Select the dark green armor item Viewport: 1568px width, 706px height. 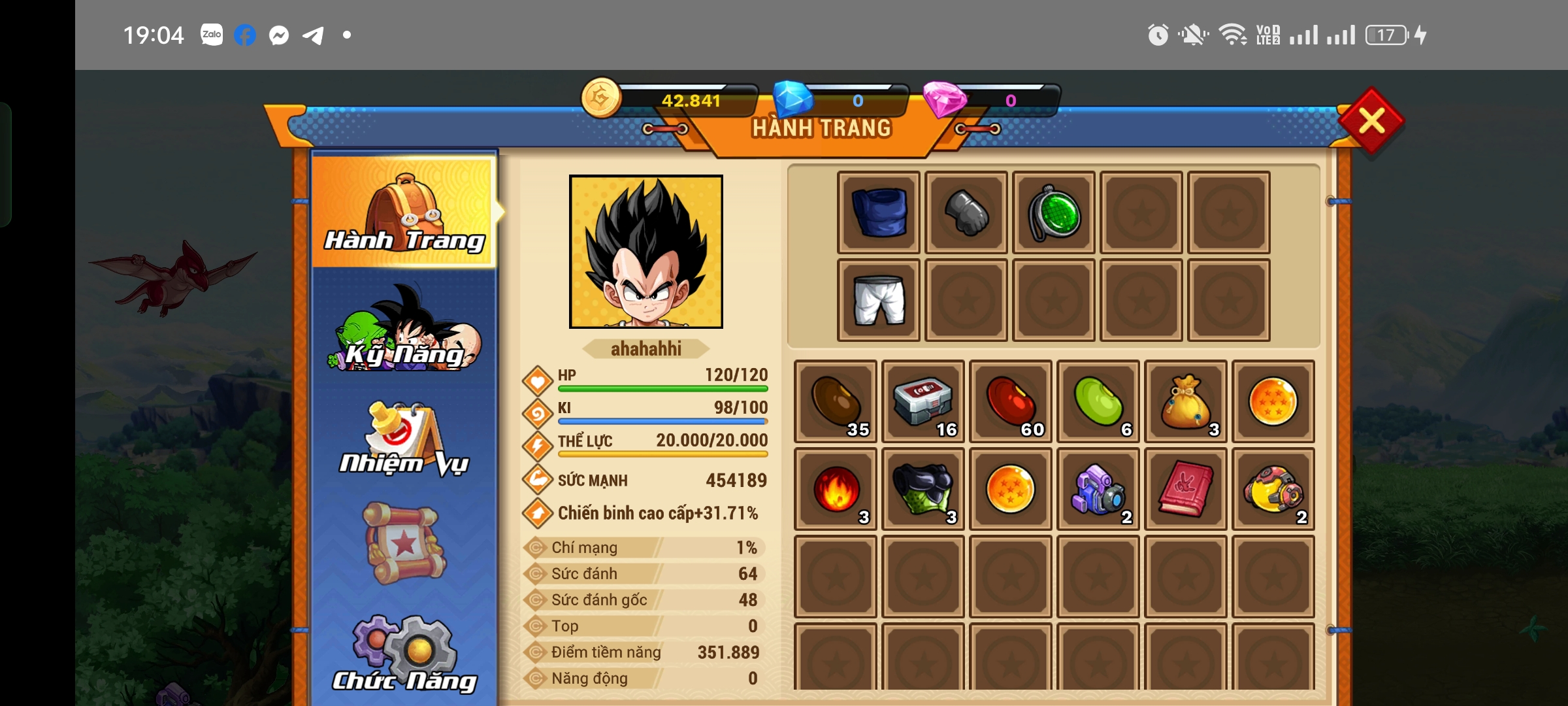coord(923,489)
